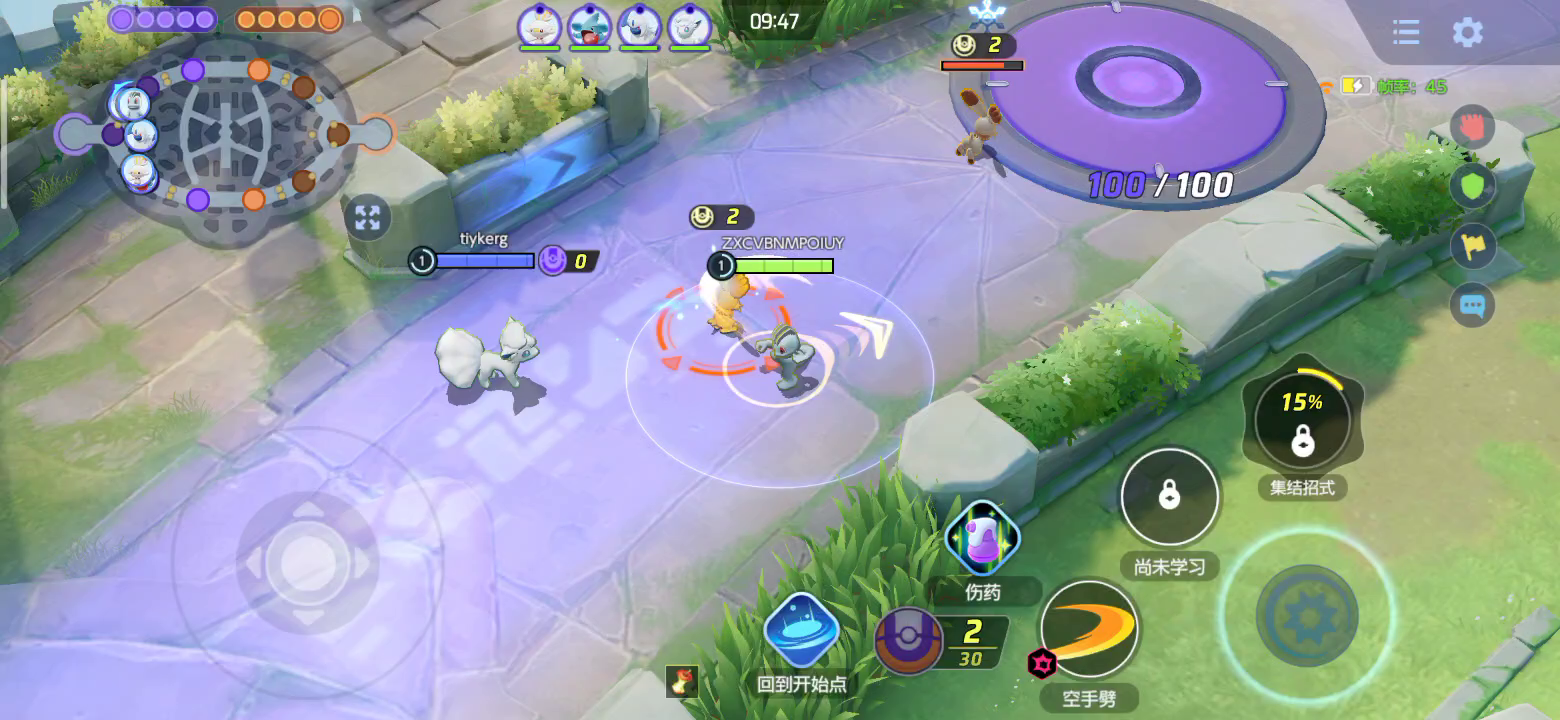1560x720 pixels.
Task: Upgrade the skill with the pink badge
Action: 1041,662
